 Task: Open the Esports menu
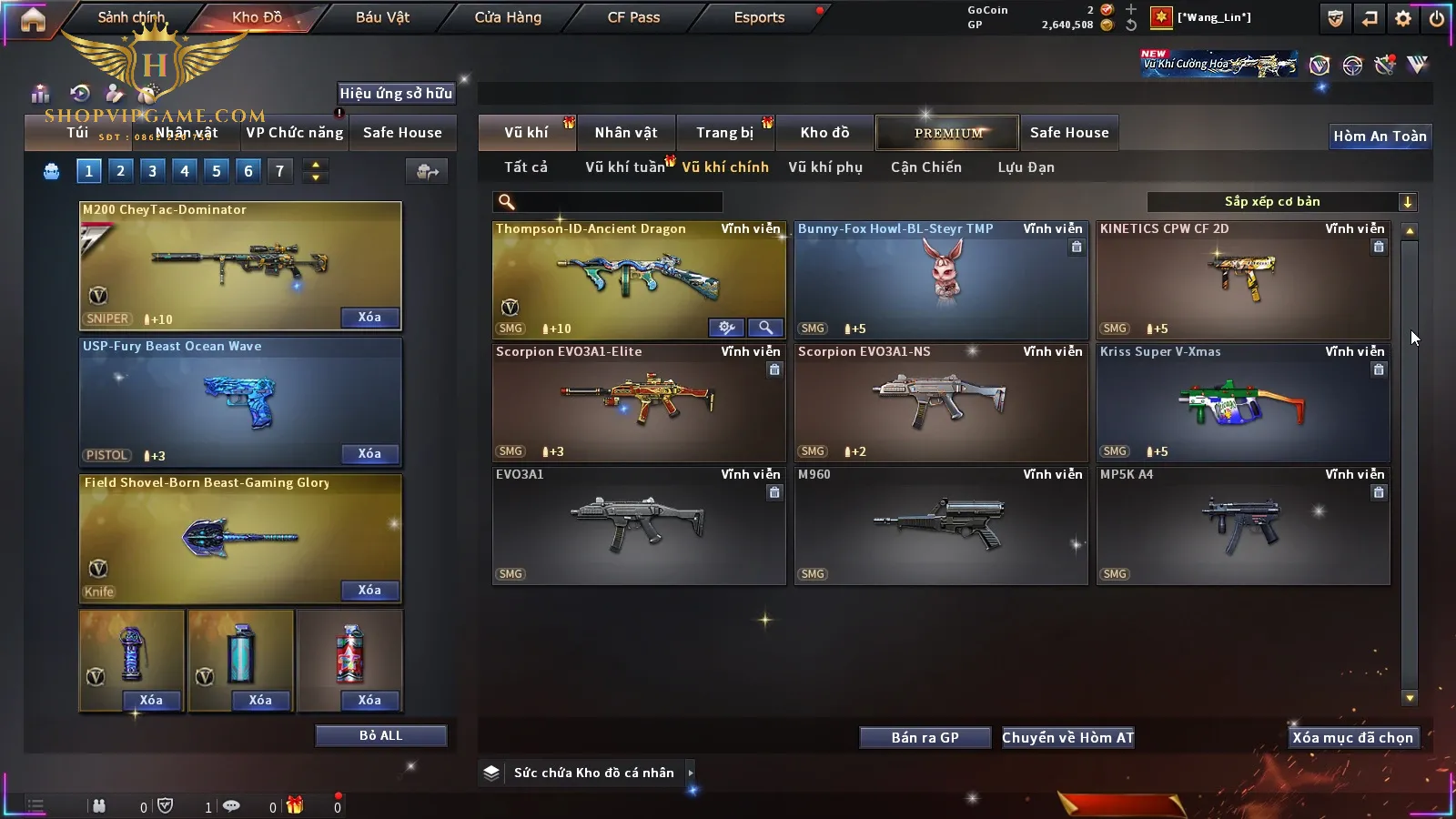[759, 17]
